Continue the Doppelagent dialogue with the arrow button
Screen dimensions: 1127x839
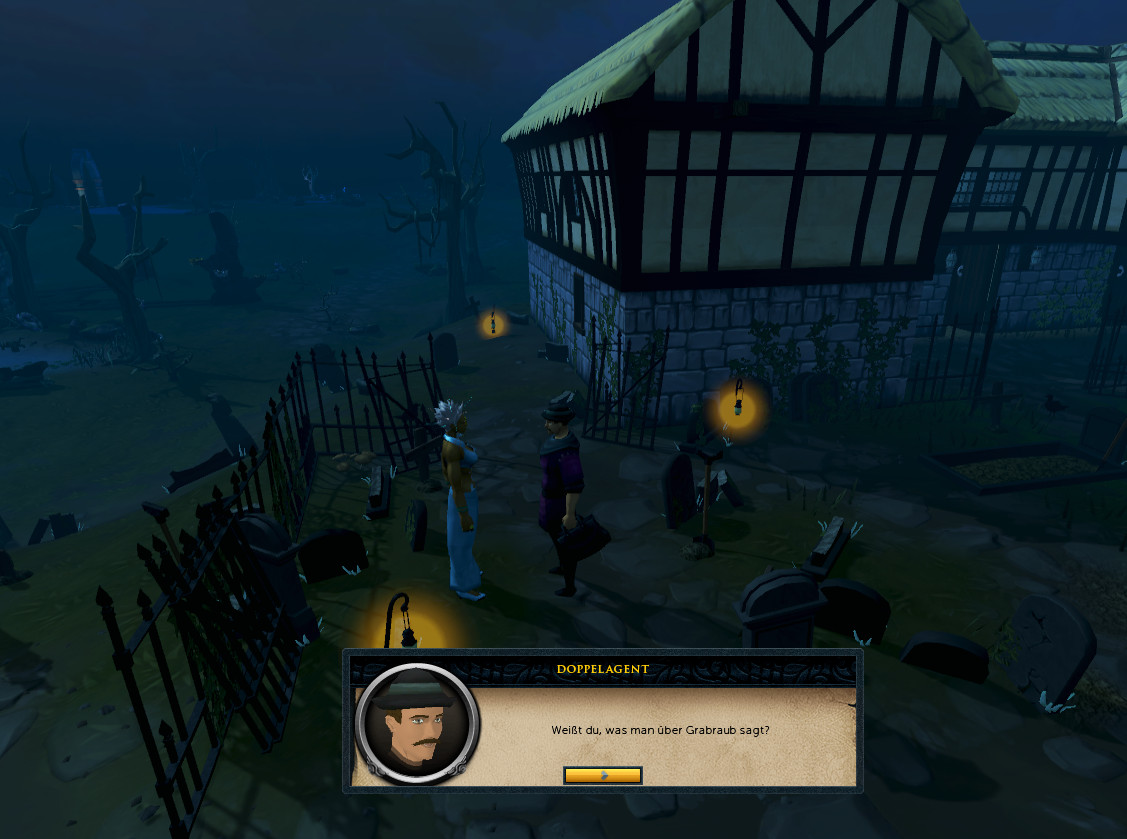click(x=602, y=775)
